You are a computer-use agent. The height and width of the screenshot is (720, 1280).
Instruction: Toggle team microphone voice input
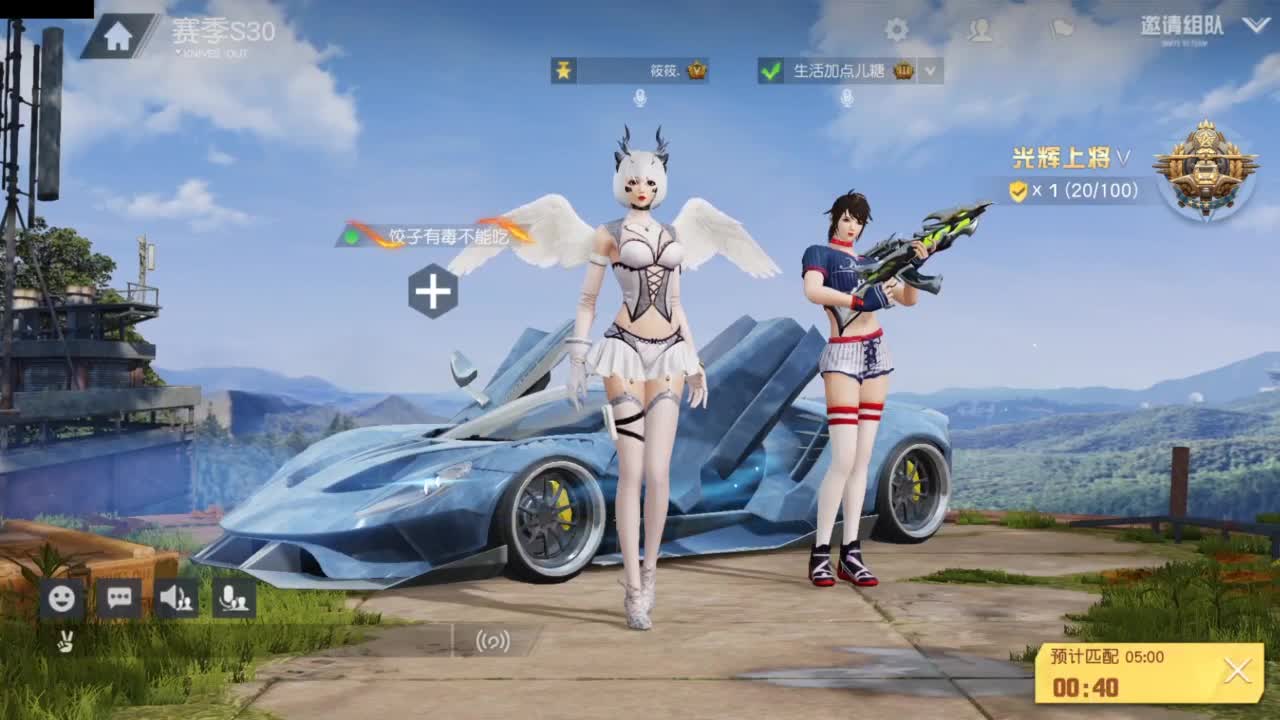[x=234, y=598]
